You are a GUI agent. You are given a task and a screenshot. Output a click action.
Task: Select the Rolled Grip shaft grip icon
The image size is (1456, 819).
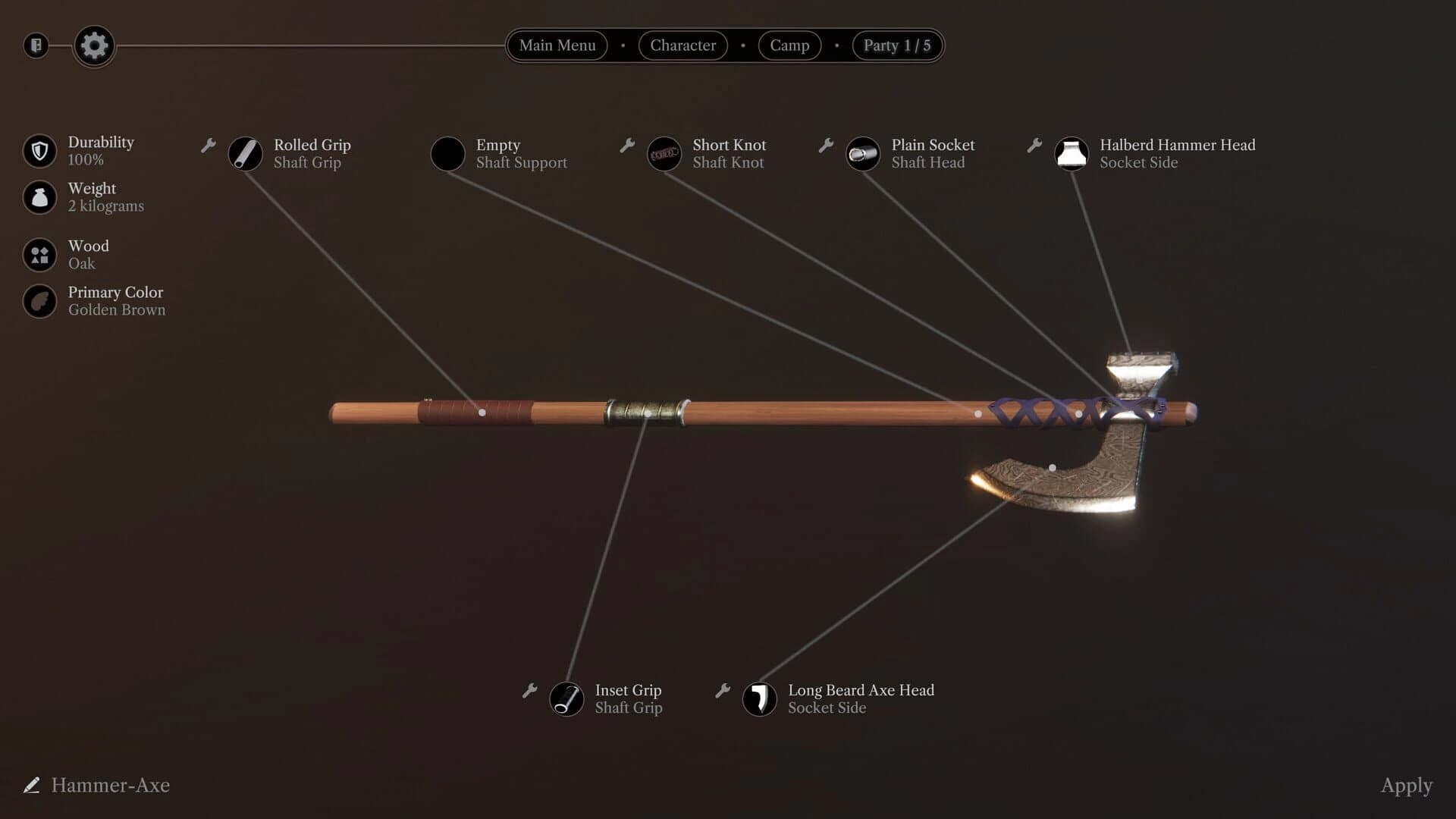pyautogui.click(x=245, y=154)
